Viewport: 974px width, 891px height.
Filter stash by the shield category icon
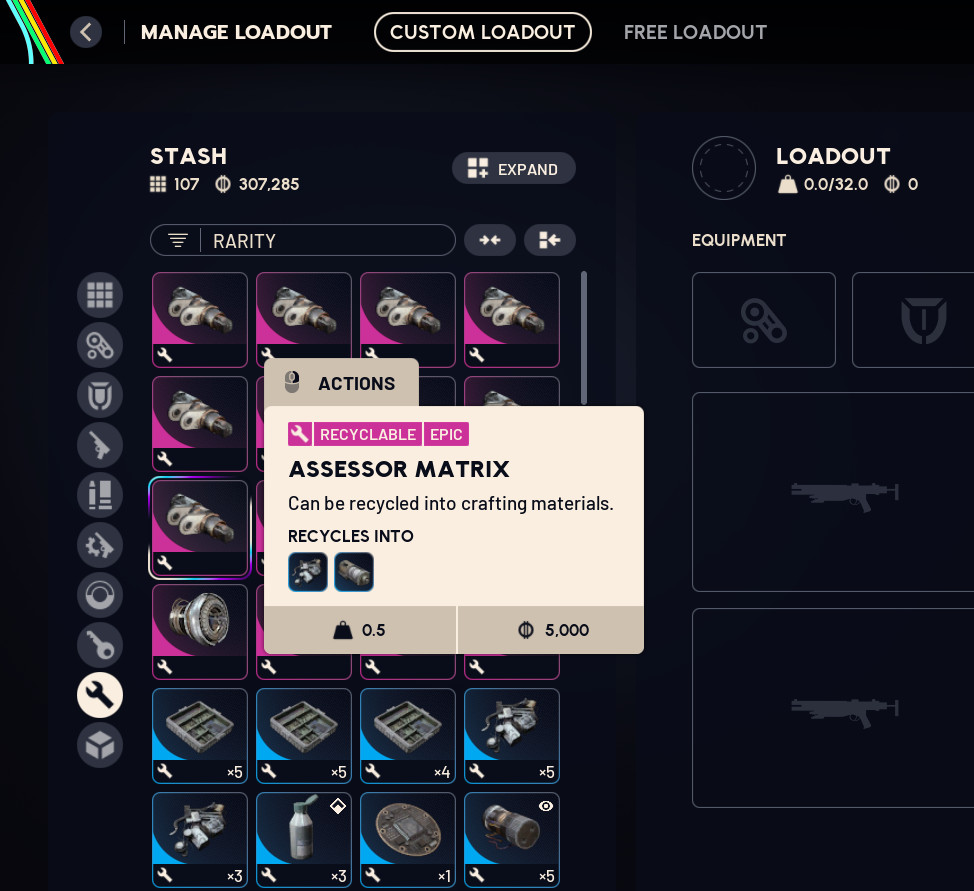coord(100,395)
